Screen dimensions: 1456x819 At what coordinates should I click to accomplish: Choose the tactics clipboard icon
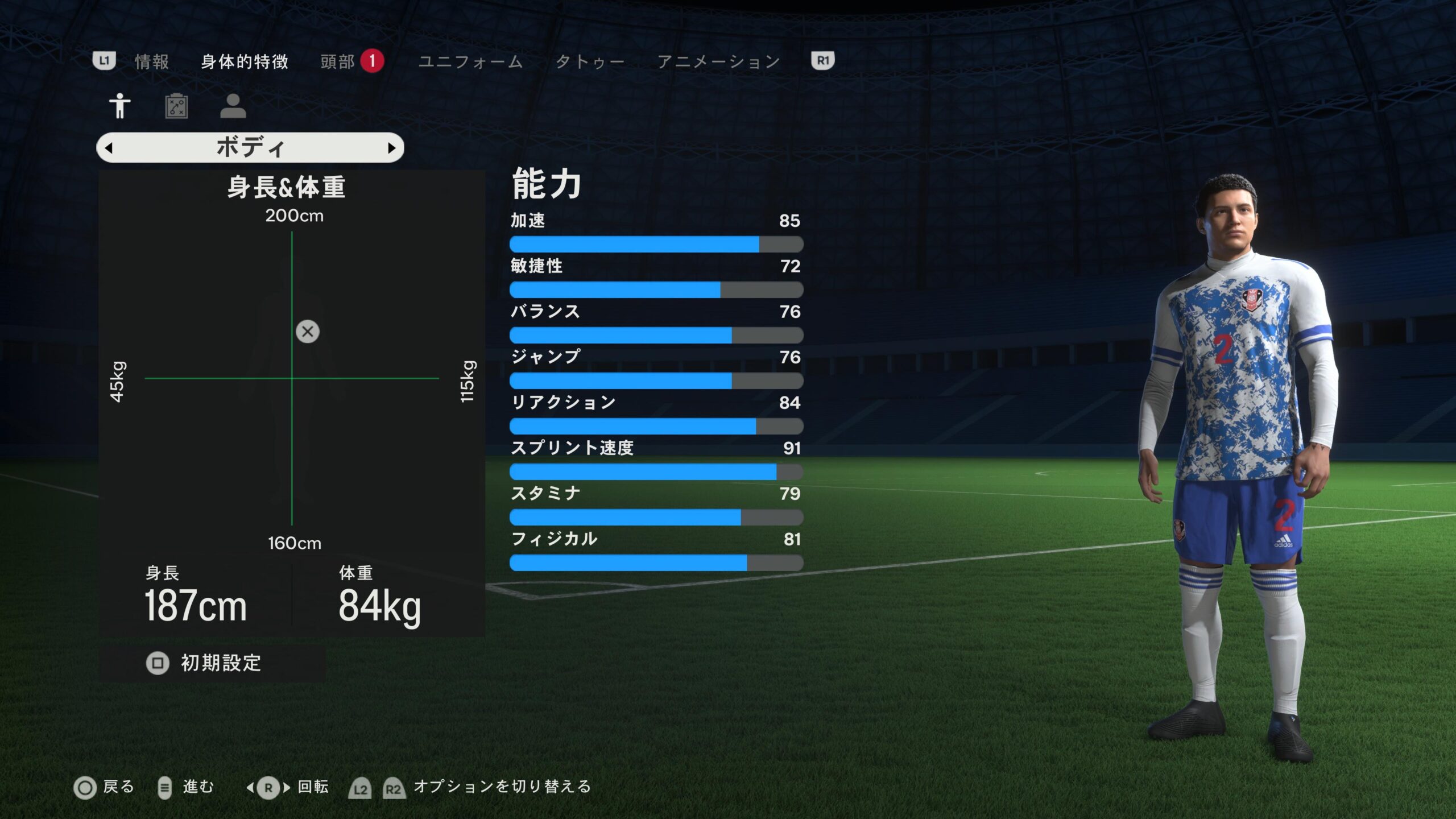[x=176, y=106]
